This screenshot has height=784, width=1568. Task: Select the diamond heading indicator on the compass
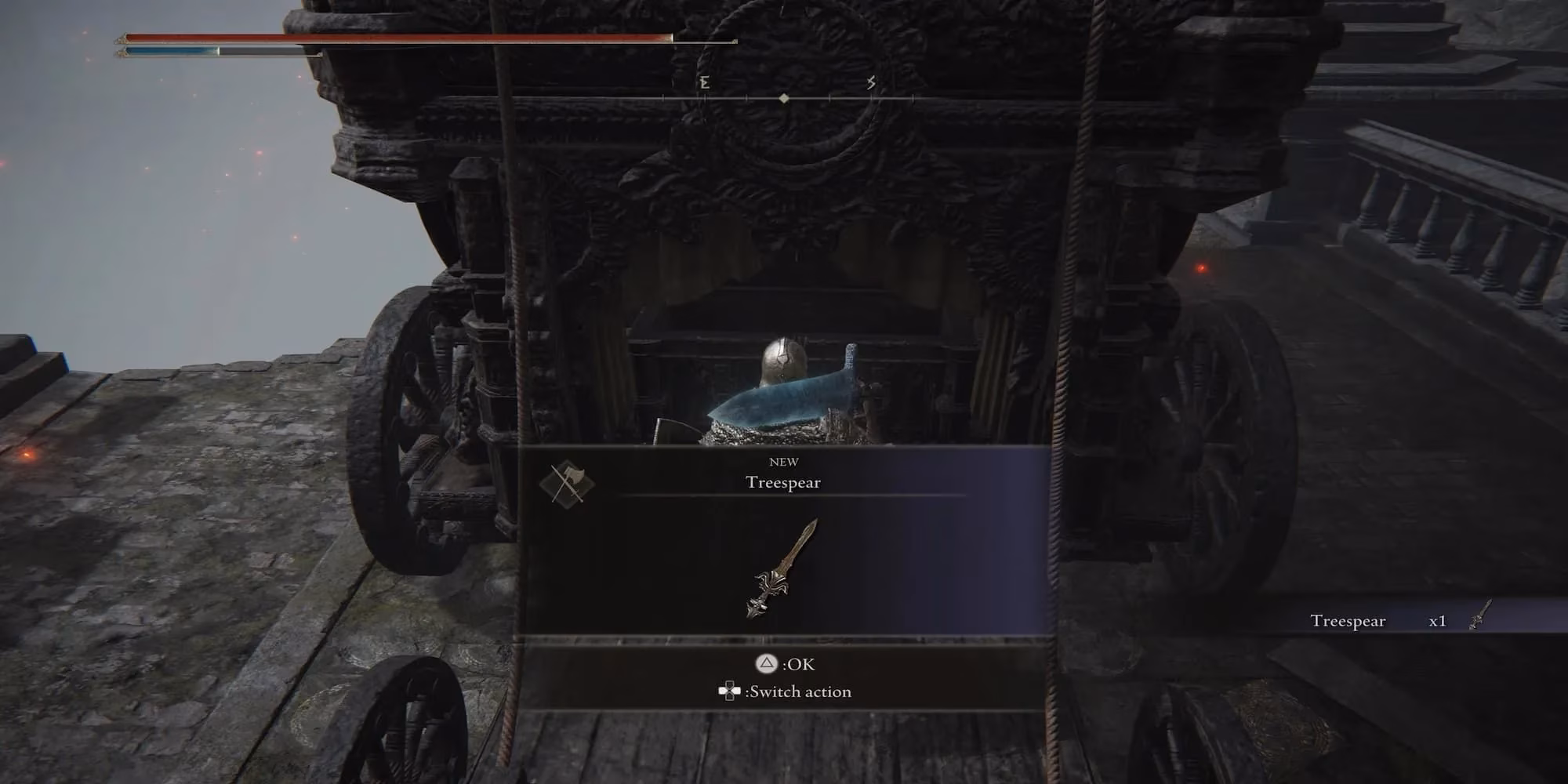coord(784,99)
